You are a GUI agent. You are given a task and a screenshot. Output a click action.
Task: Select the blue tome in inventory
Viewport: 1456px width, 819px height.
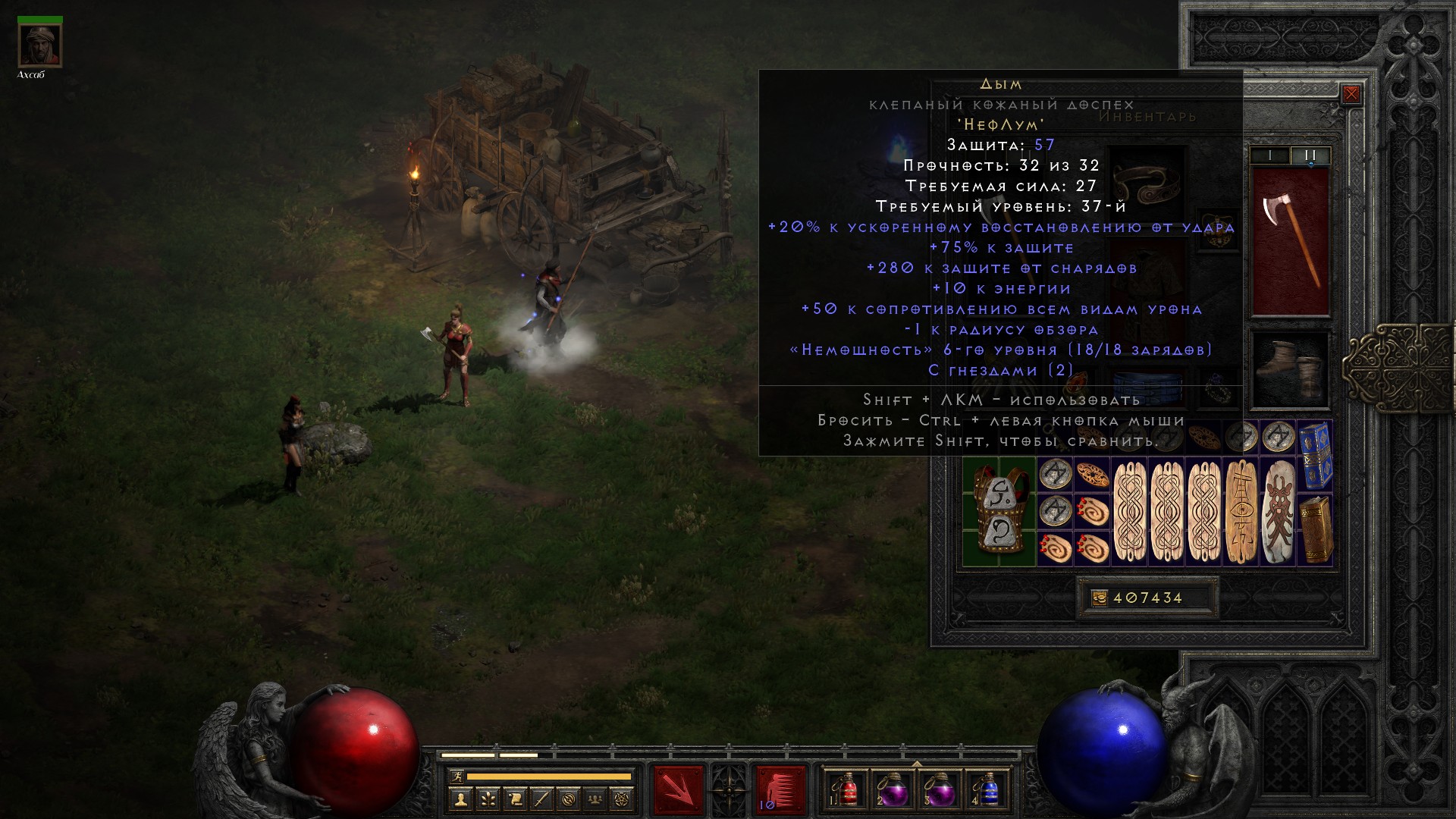click(x=1316, y=457)
